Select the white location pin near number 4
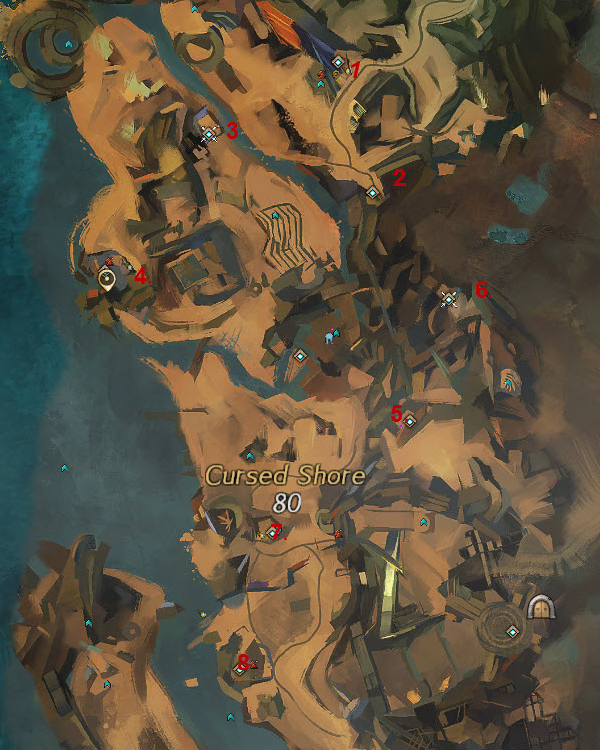Image resolution: width=600 pixels, height=750 pixels. coord(107,280)
